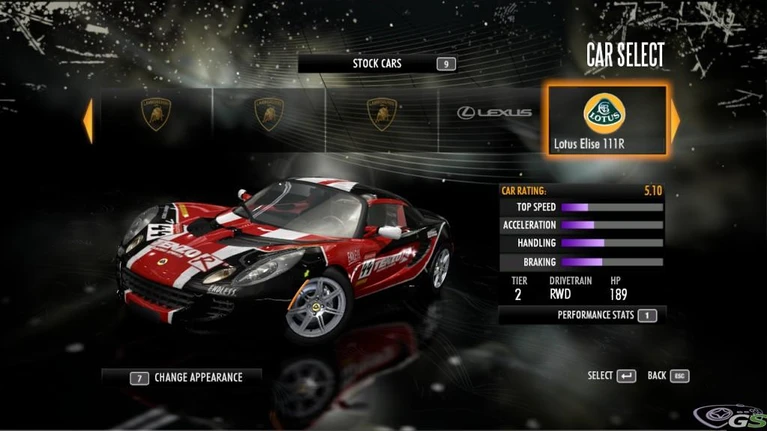
Task: Open Change Appearance
Action: (x=186, y=378)
